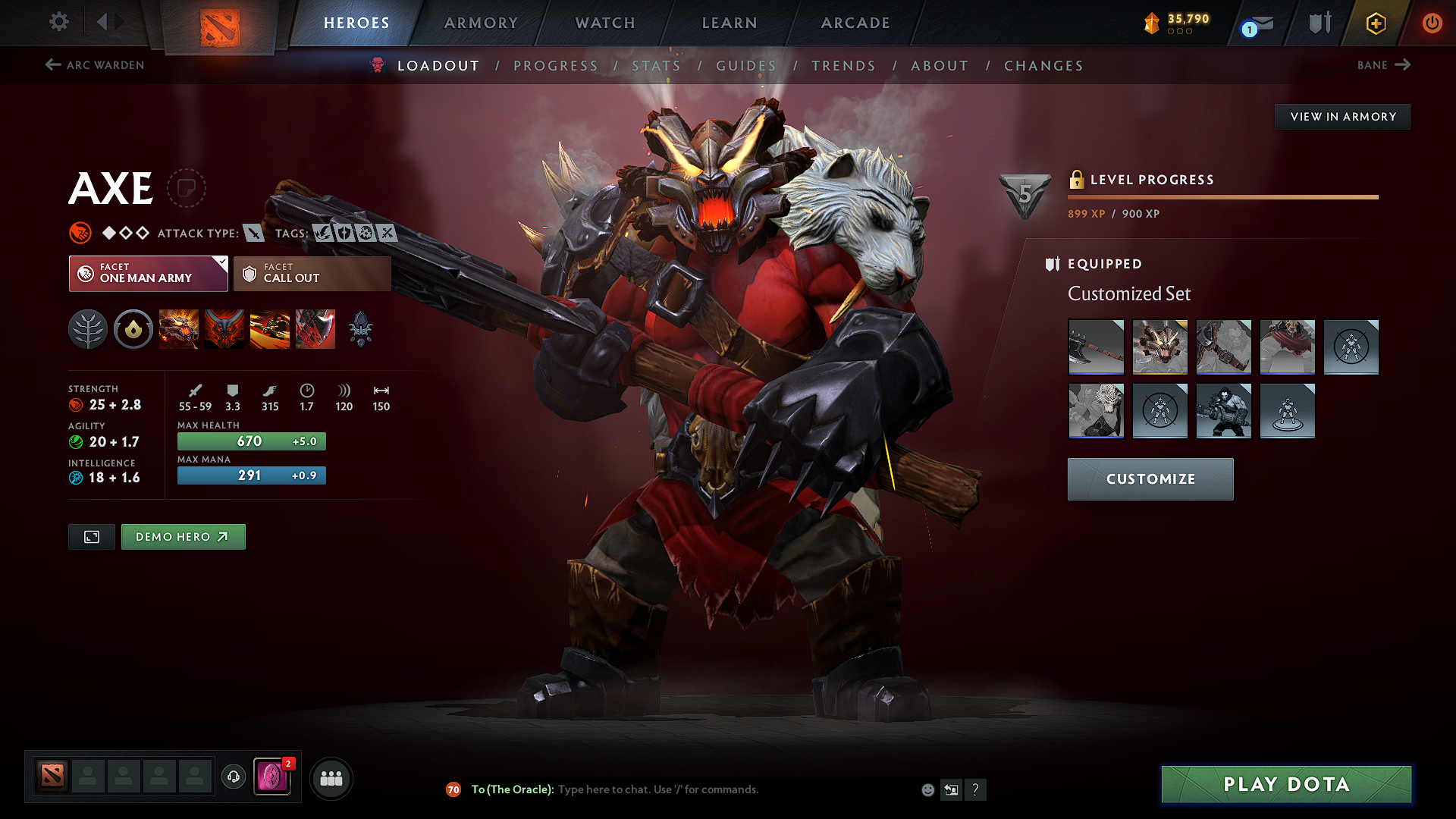Open the Watch section
The width and height of the screenshot is (1456, 819).
605,23
